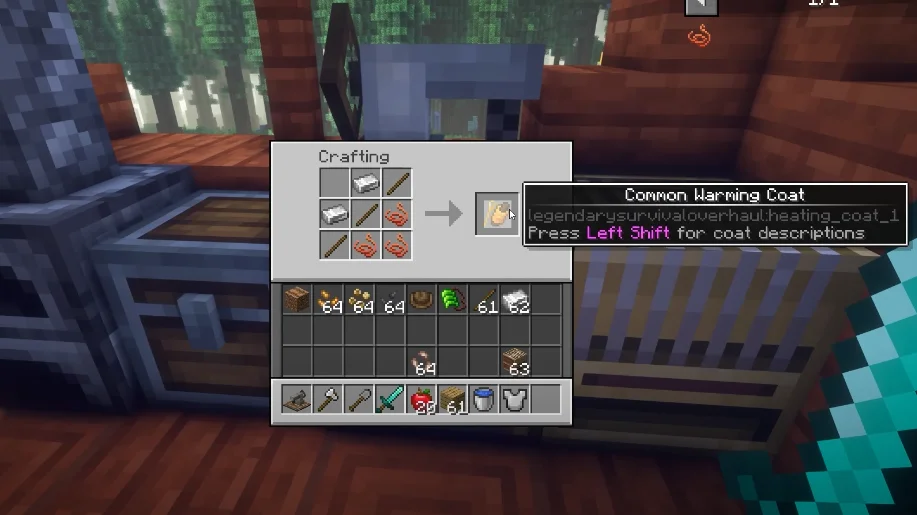Select the brown leather hat in inventory
This screenshot has height=515, width=917.
(421, 299)
